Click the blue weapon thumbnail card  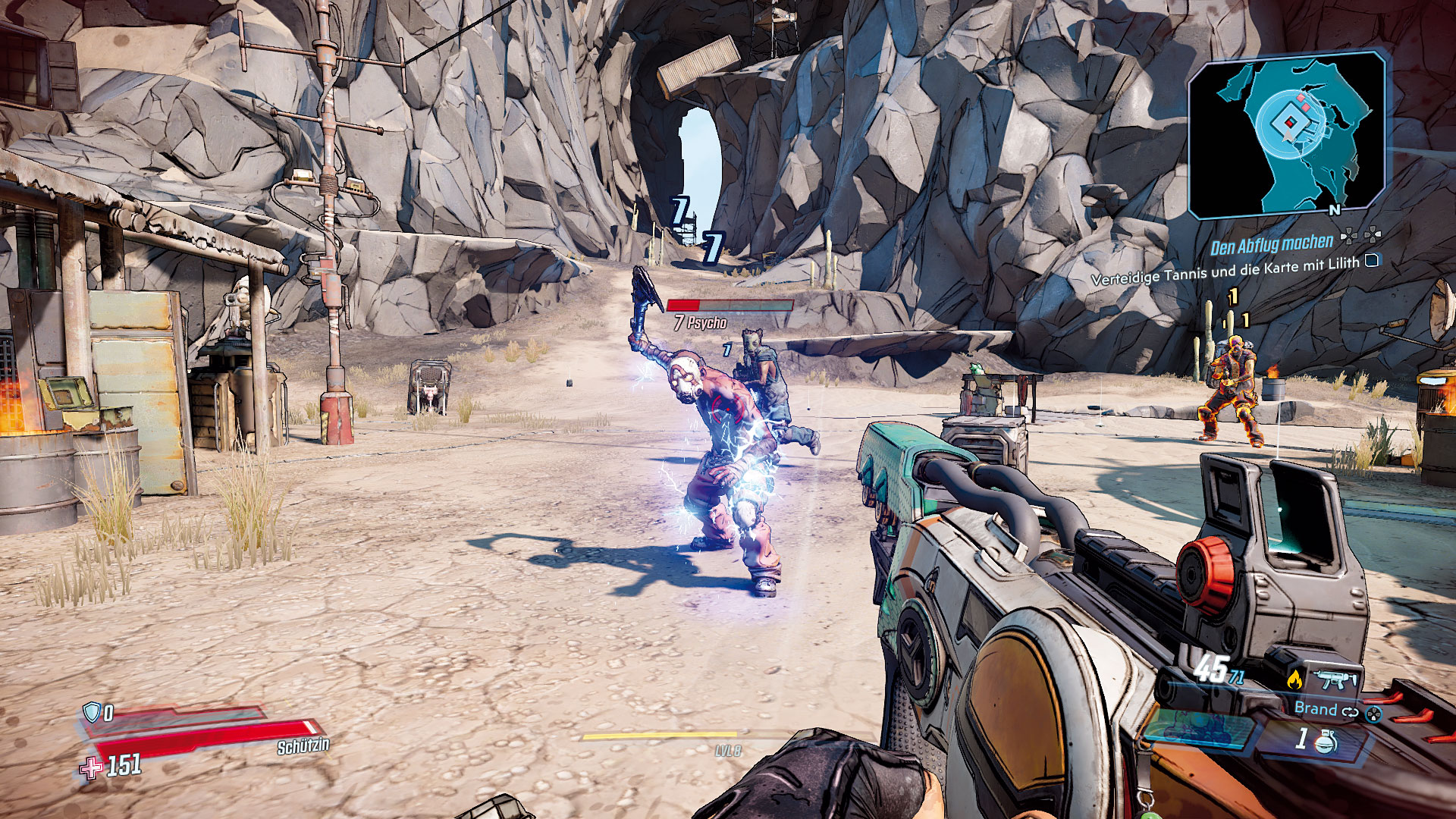pos(1199,729)
